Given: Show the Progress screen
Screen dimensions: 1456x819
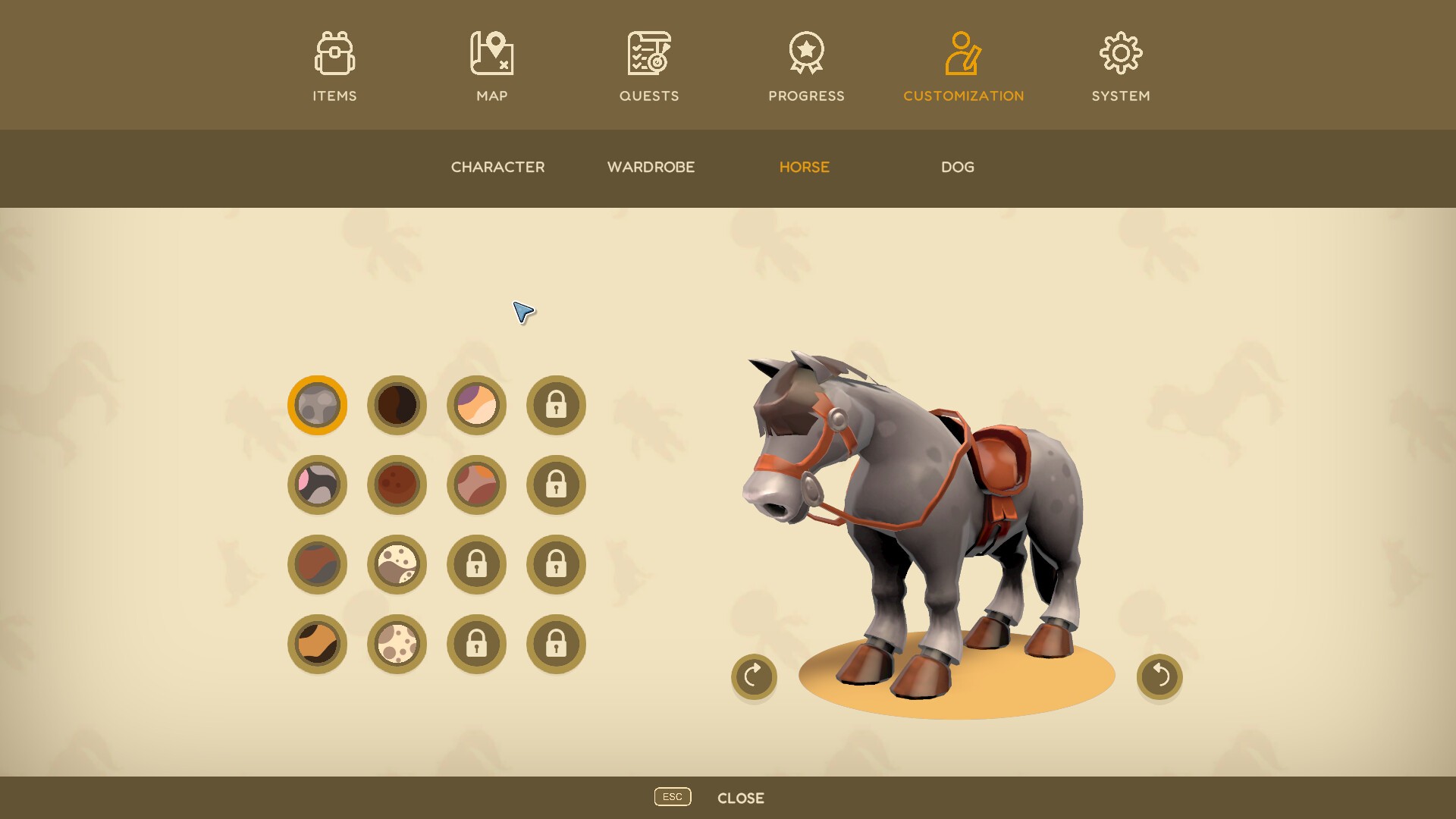Looking at the screenshot, I should [806, 66].
